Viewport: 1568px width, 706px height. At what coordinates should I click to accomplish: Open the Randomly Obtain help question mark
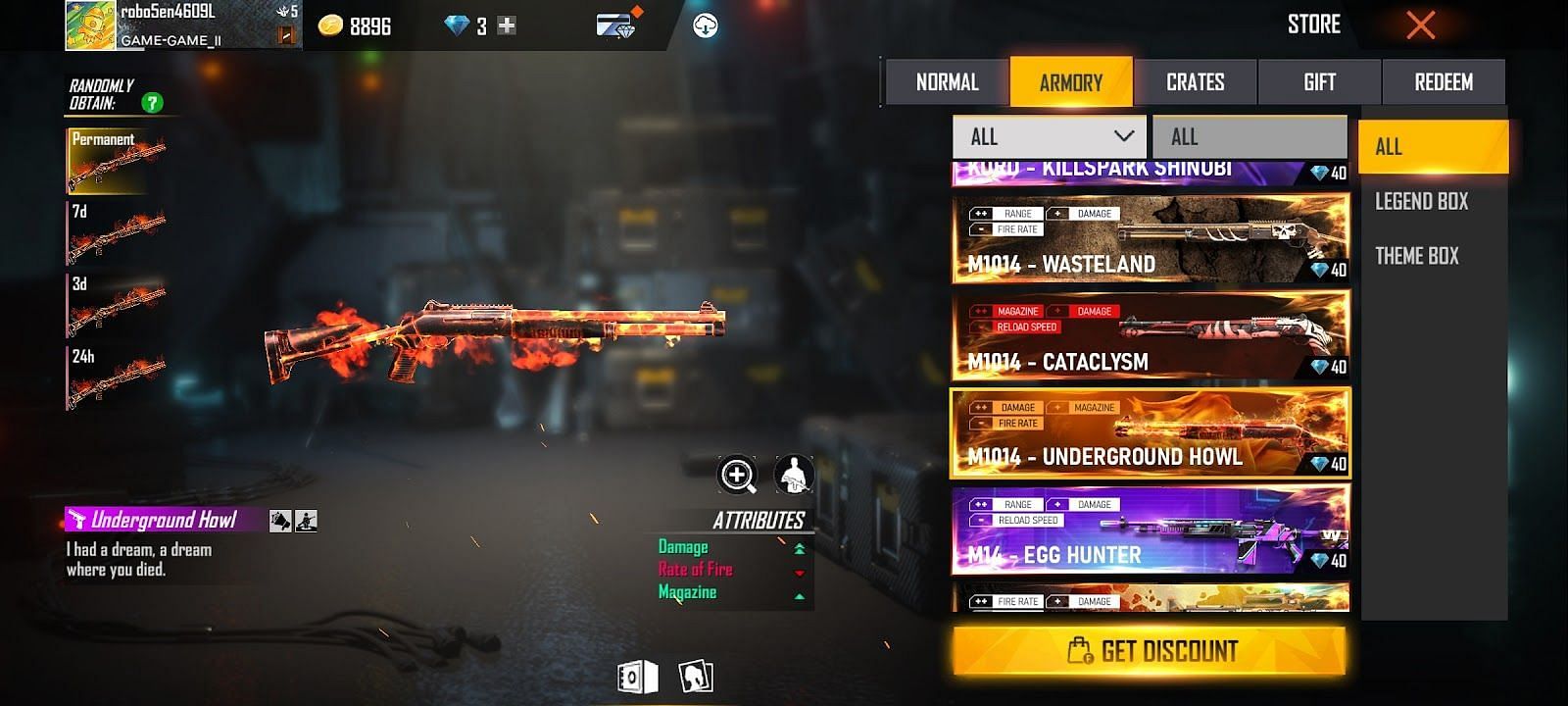coord(152,102)
